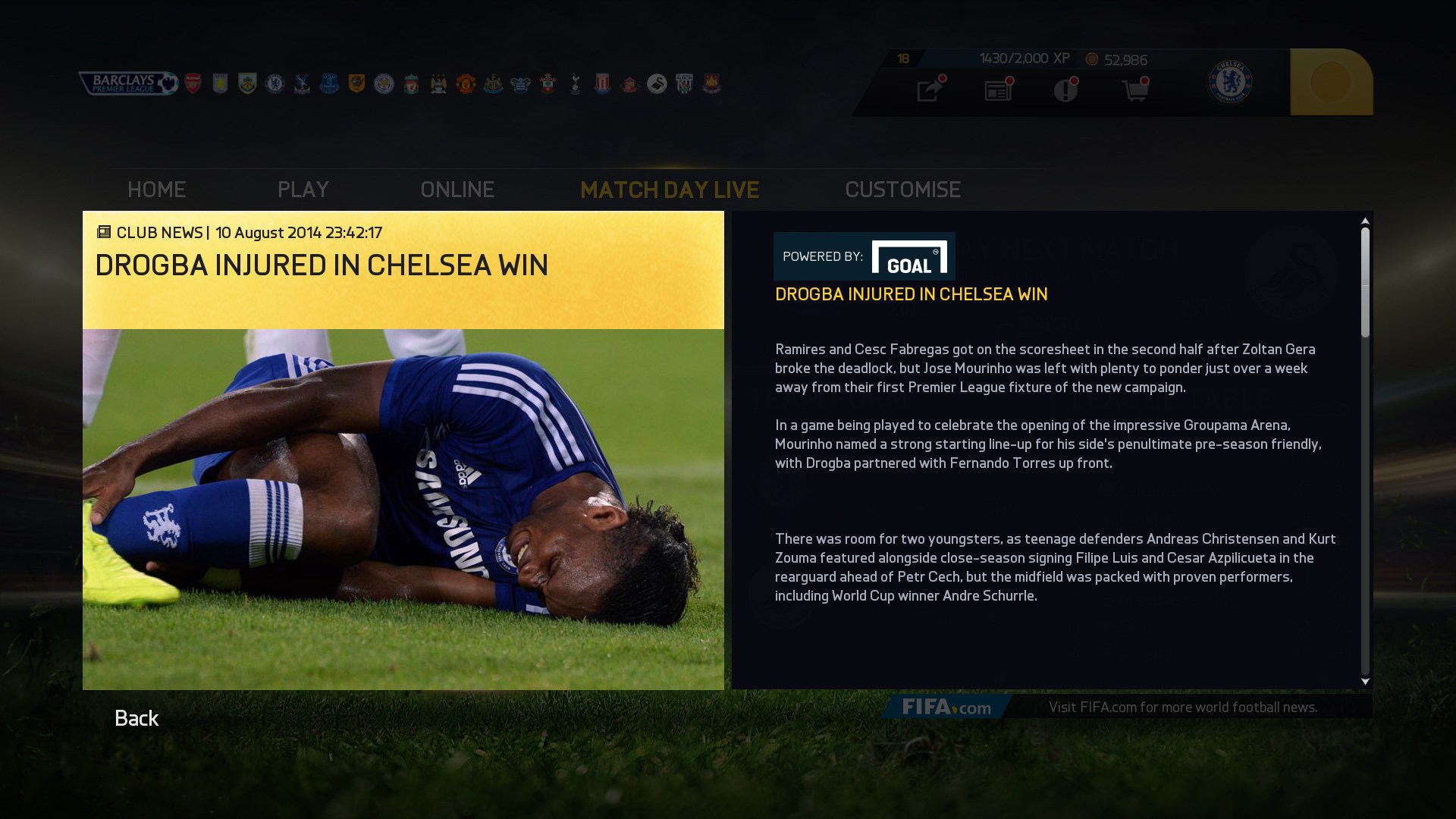The width and height of the screenshot is (1456, 819).
Task: Select the Barclays Premier League logo
Action: pyautogui.click(x=127, y=82)
